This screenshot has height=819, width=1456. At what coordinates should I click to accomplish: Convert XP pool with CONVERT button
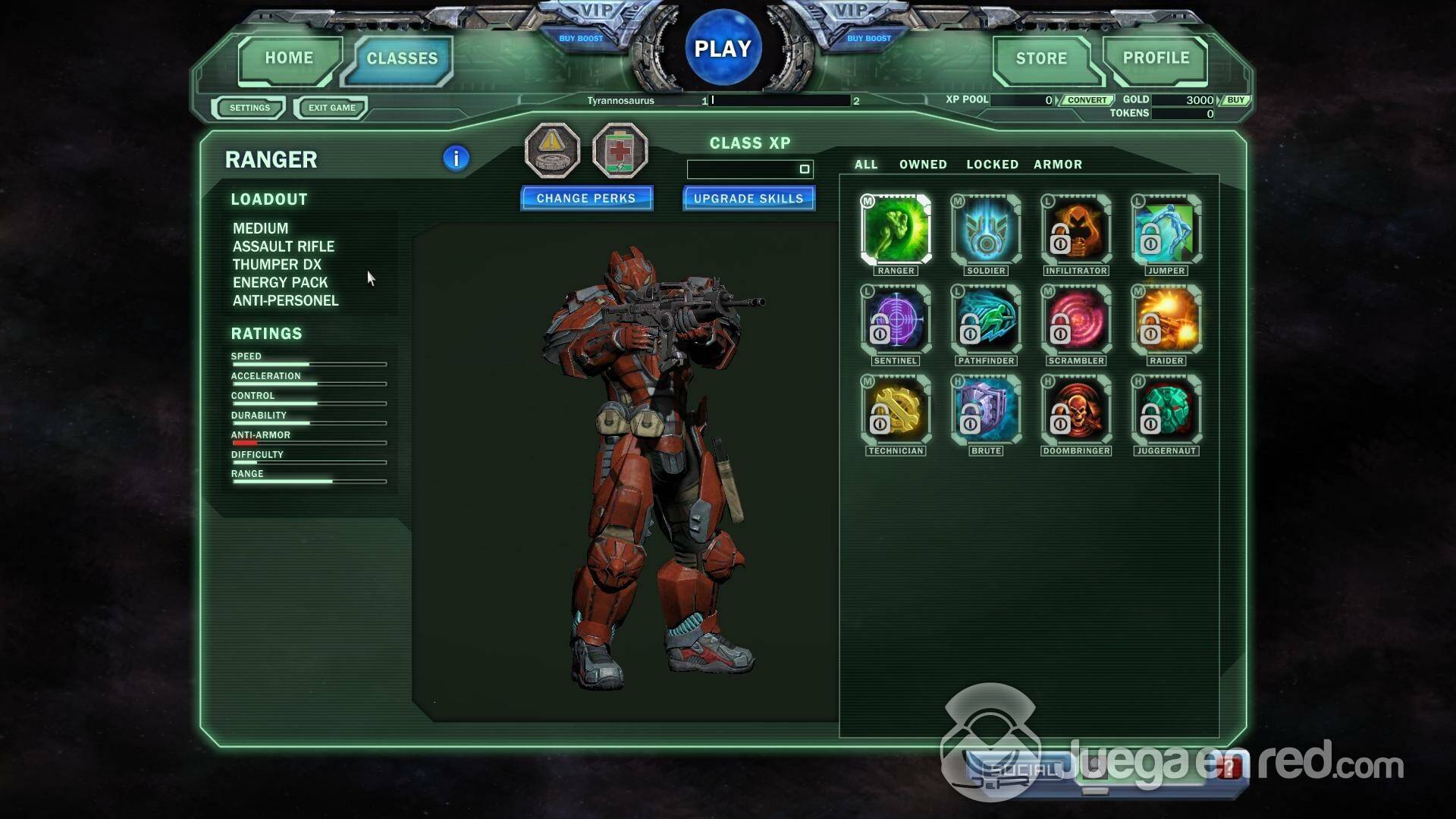(x=1087, y=100)
